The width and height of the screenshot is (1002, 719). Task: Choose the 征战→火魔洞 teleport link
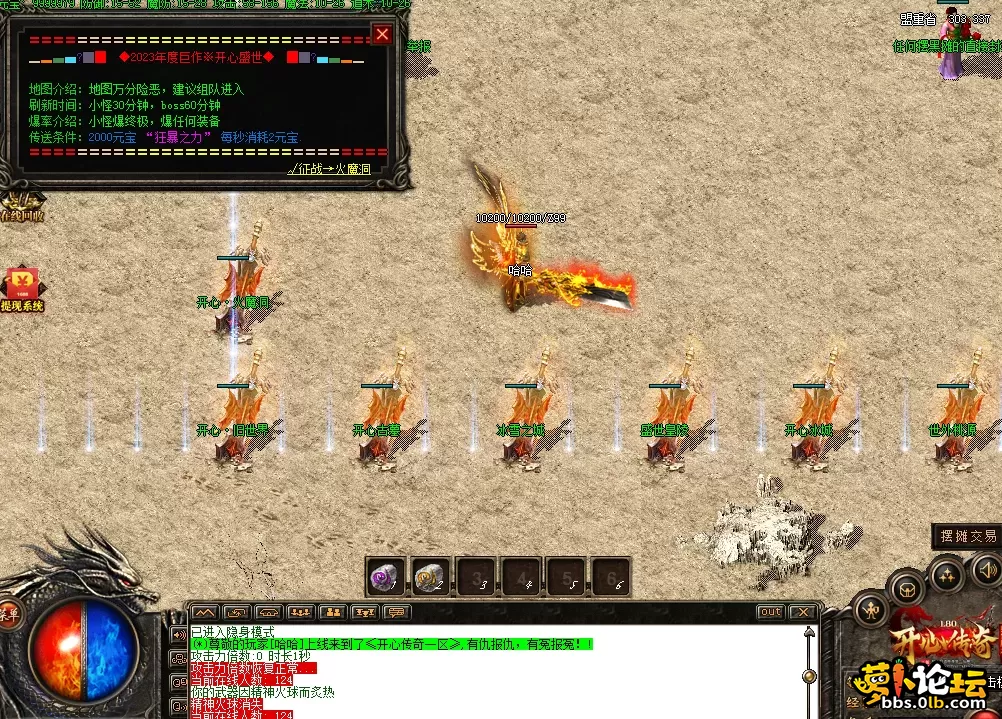coord(329,170)
